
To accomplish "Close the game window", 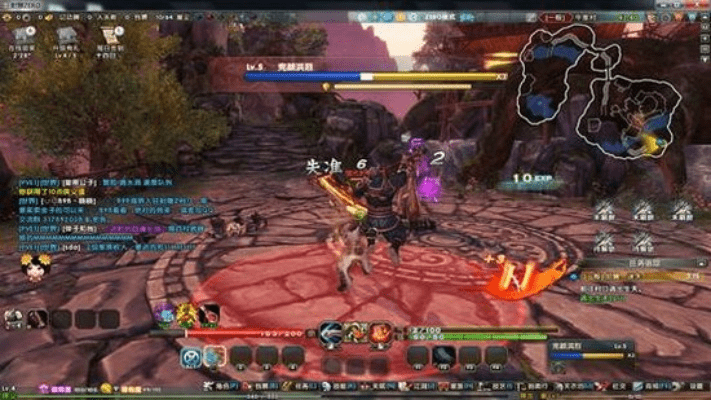I will (702, 4).
